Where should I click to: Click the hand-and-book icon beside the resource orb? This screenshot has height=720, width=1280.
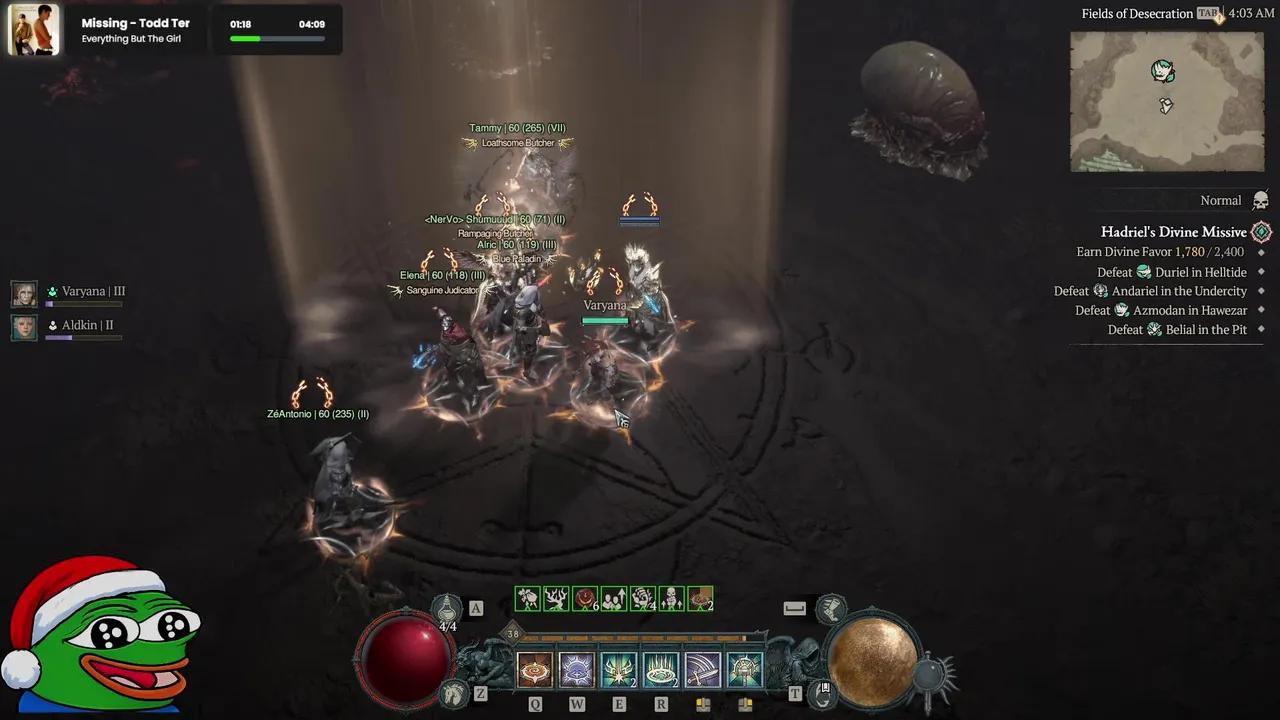click(823, 692)
